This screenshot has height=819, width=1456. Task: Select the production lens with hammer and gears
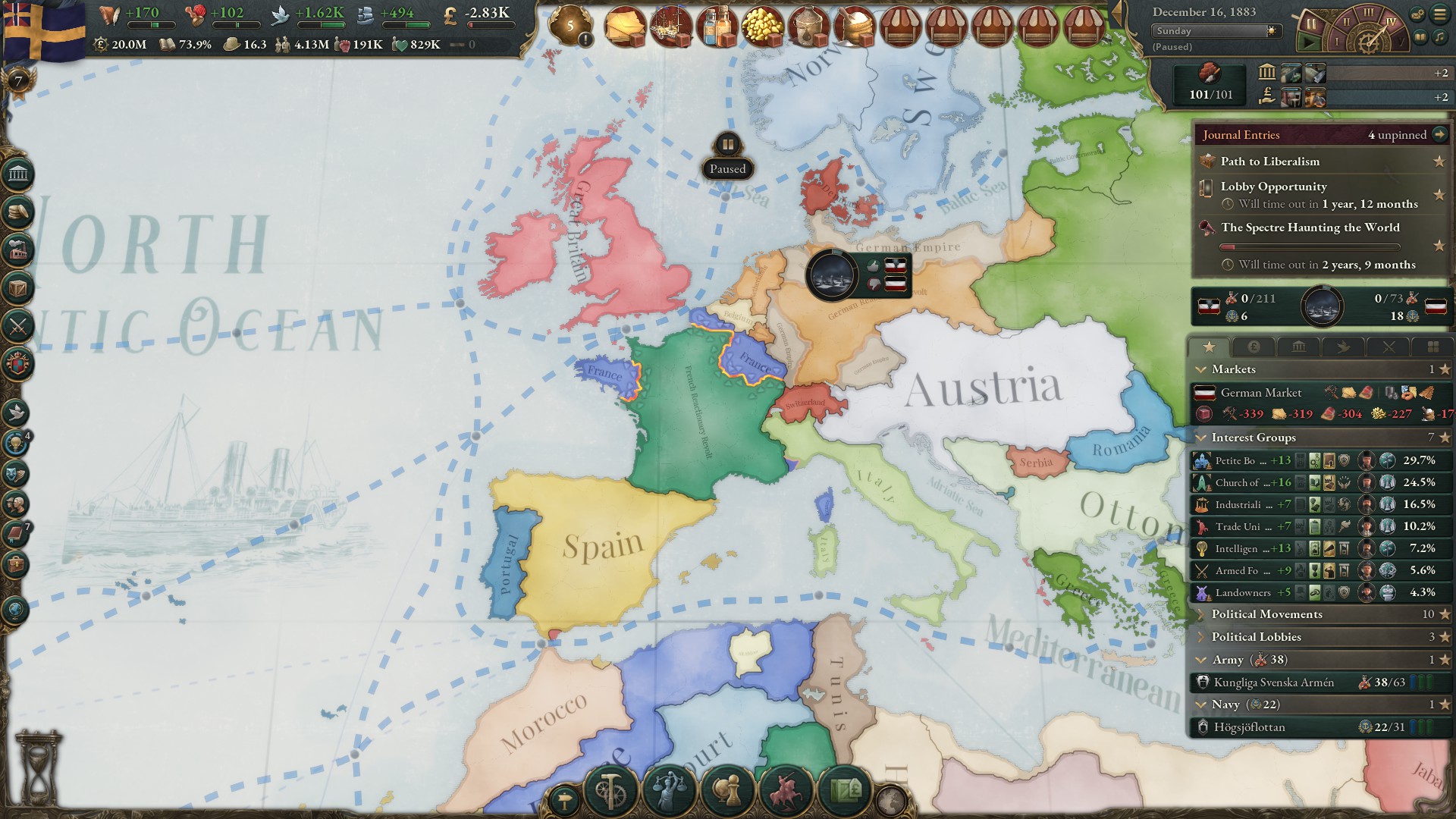[610, 790]
